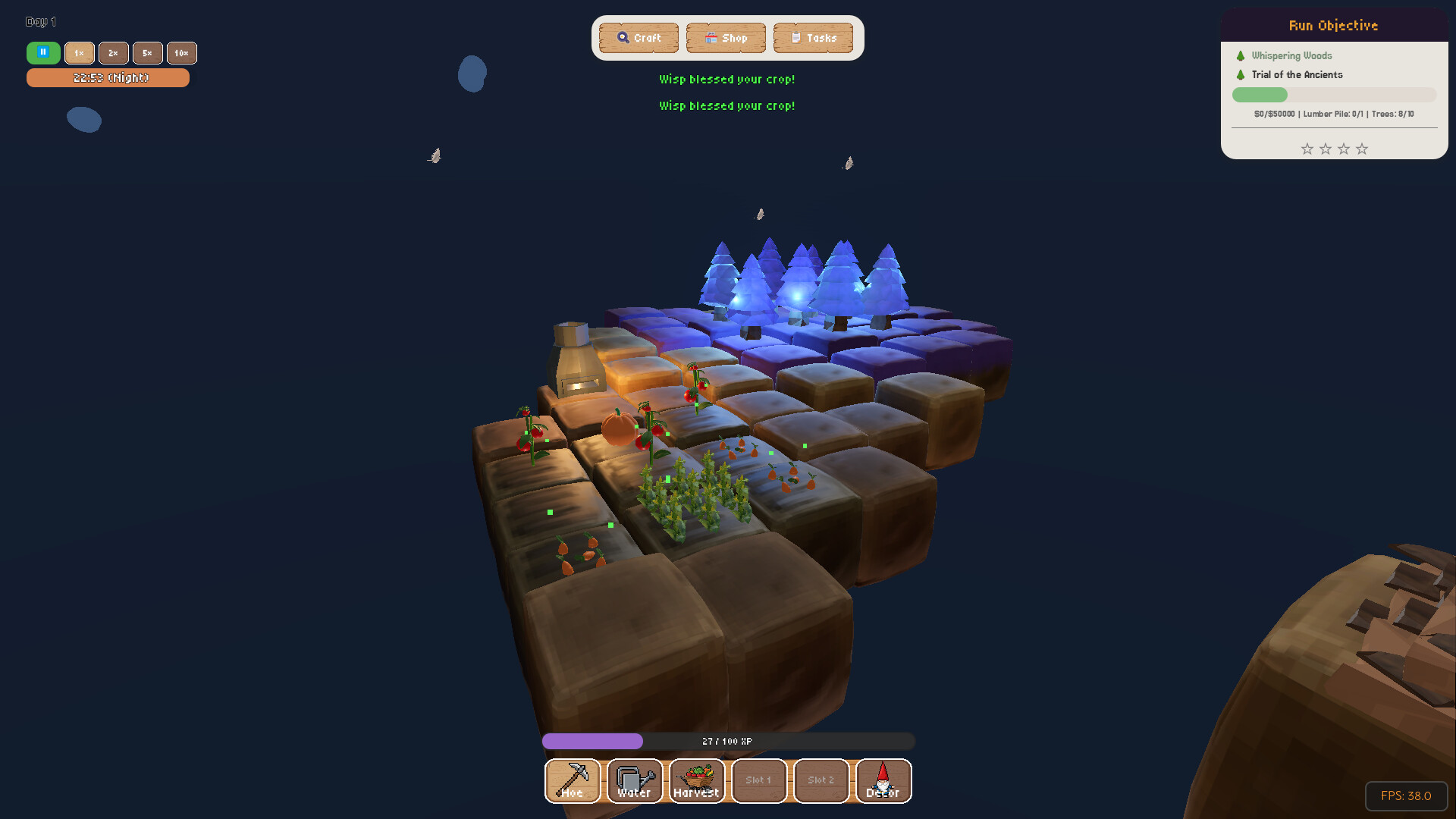Viewport: 1456px width, 819px height.
Task: Click the objective progress bar
Action: pos(1333,94)
